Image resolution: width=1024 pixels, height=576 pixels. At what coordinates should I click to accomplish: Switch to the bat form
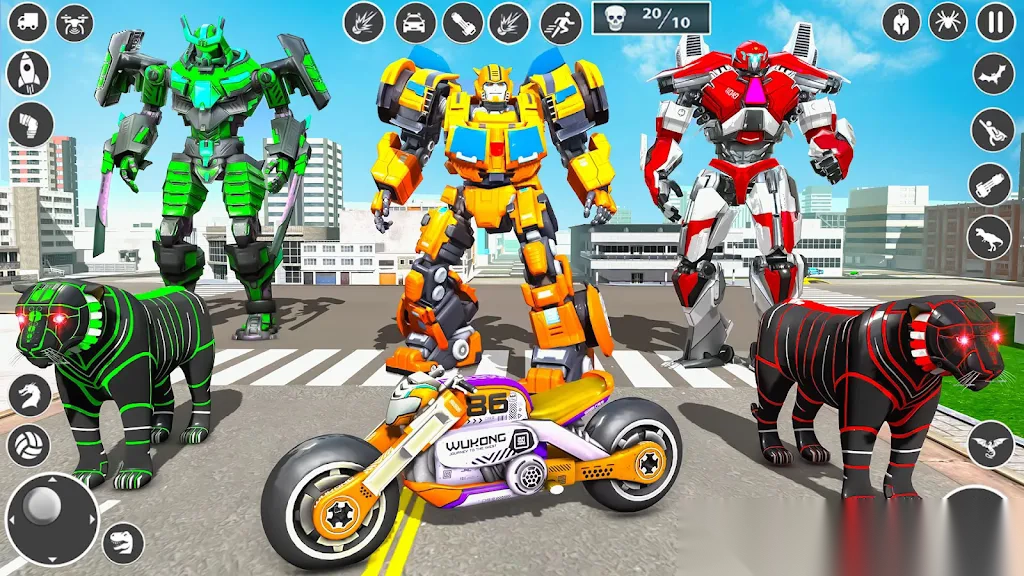993,74
